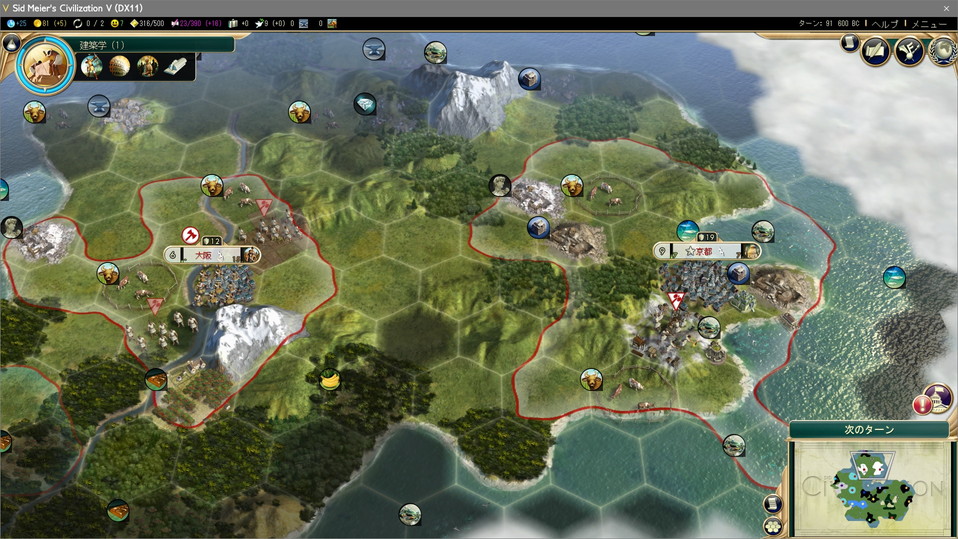
Task: Open the diplomacy overview globe icon
Action: [x=941, y=50]
